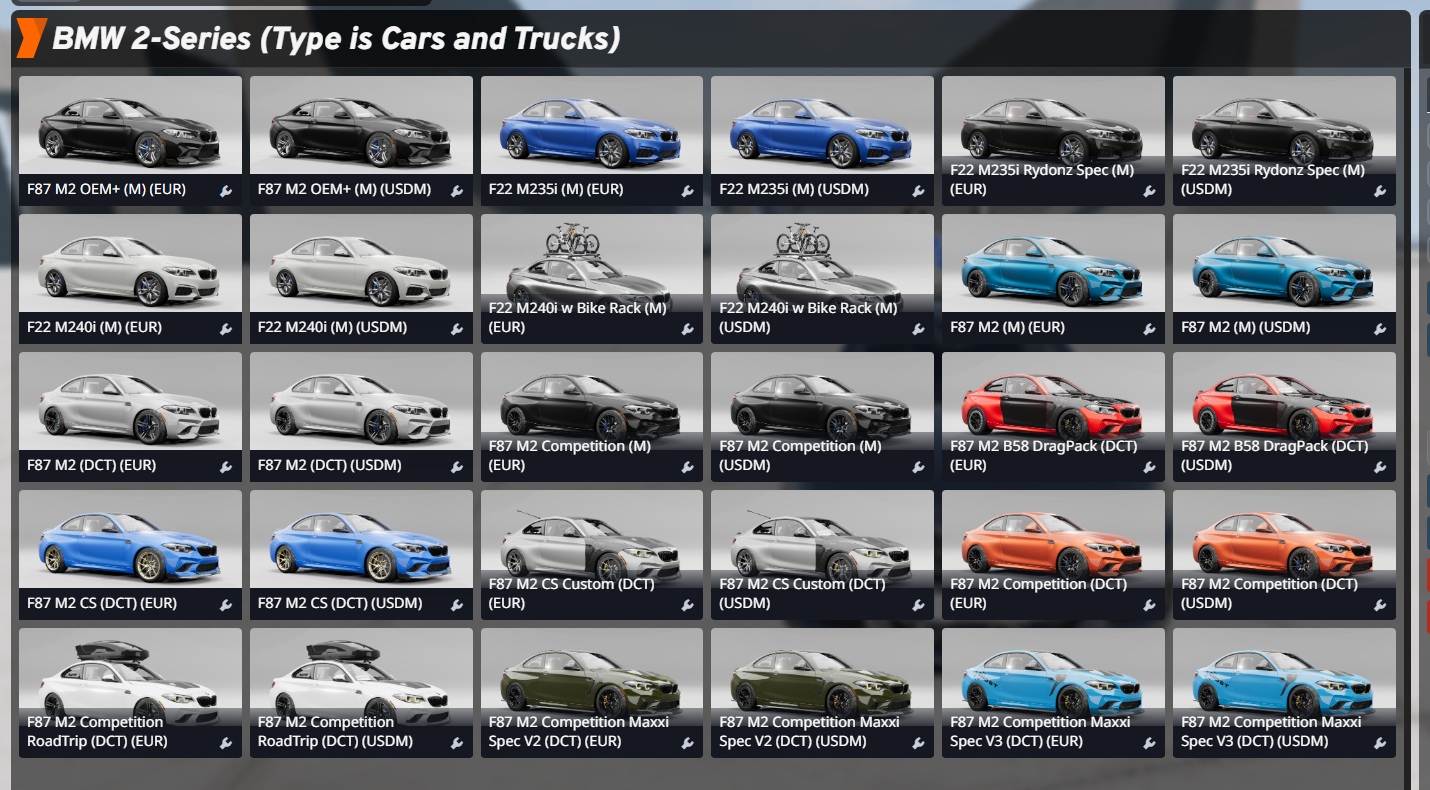Choose F87 M2 CS Custom (DCT) (USDM)
Viewport: 1430px width, 790px height.
[822, 544]
